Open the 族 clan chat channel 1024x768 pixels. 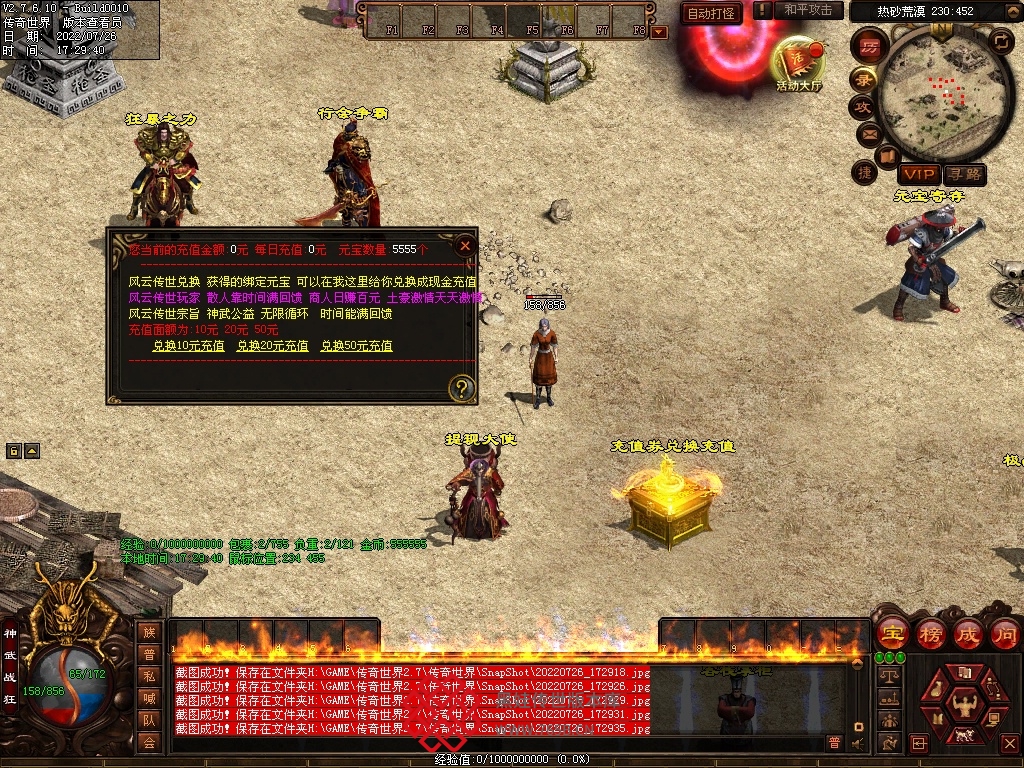(x=149, y=632)
